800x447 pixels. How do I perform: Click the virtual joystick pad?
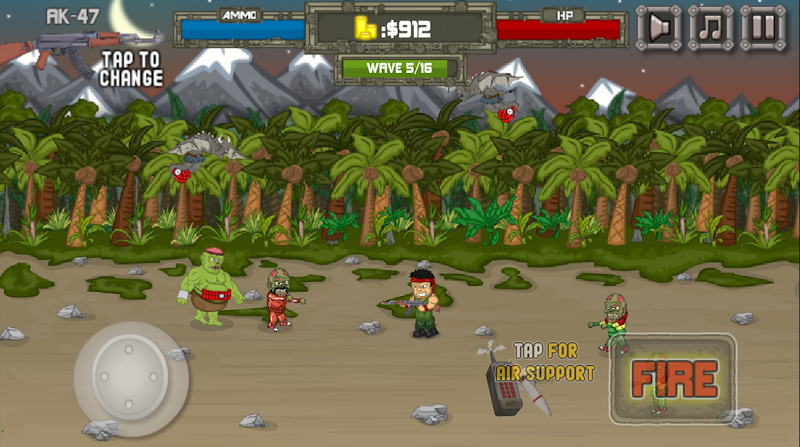click(130, 377)
